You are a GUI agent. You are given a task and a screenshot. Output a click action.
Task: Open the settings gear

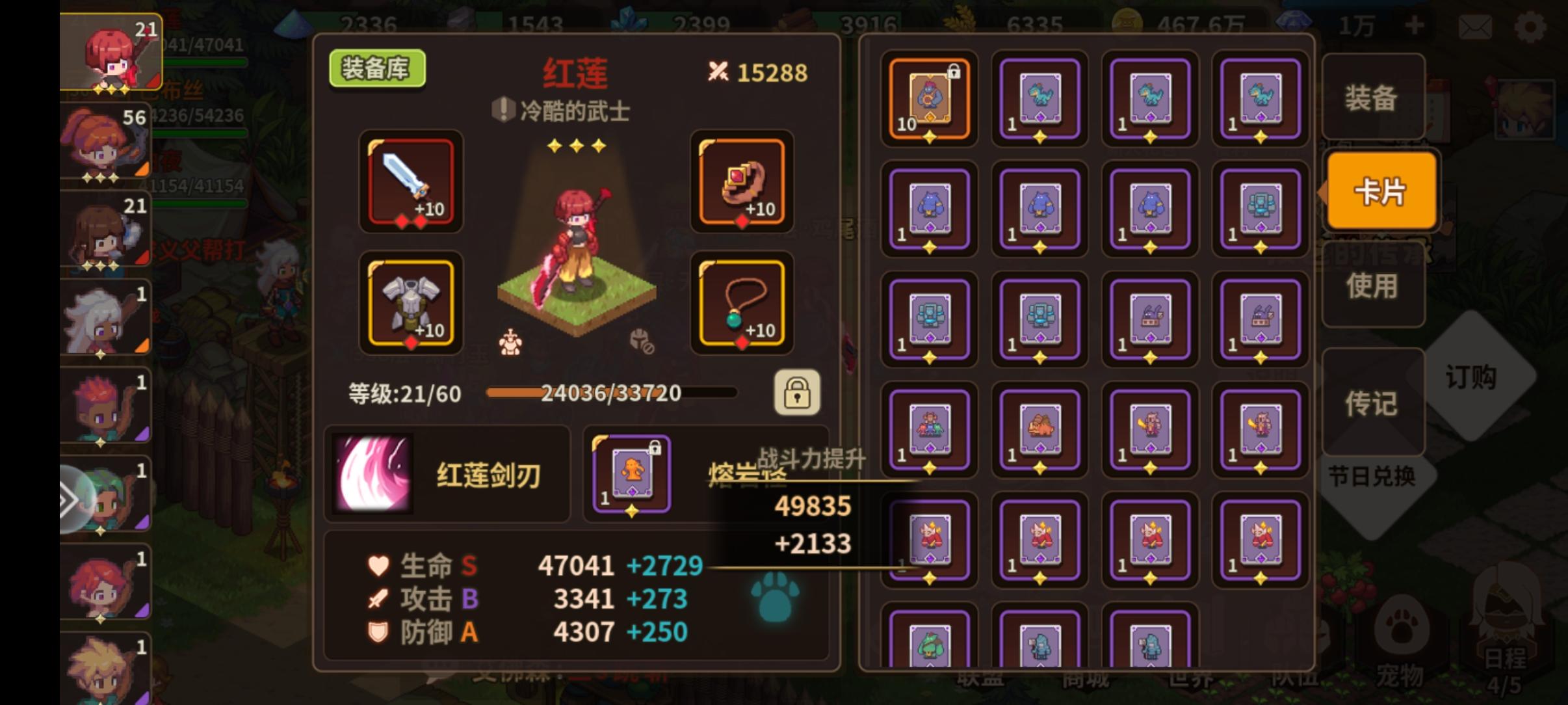[x=1532, y=27]
